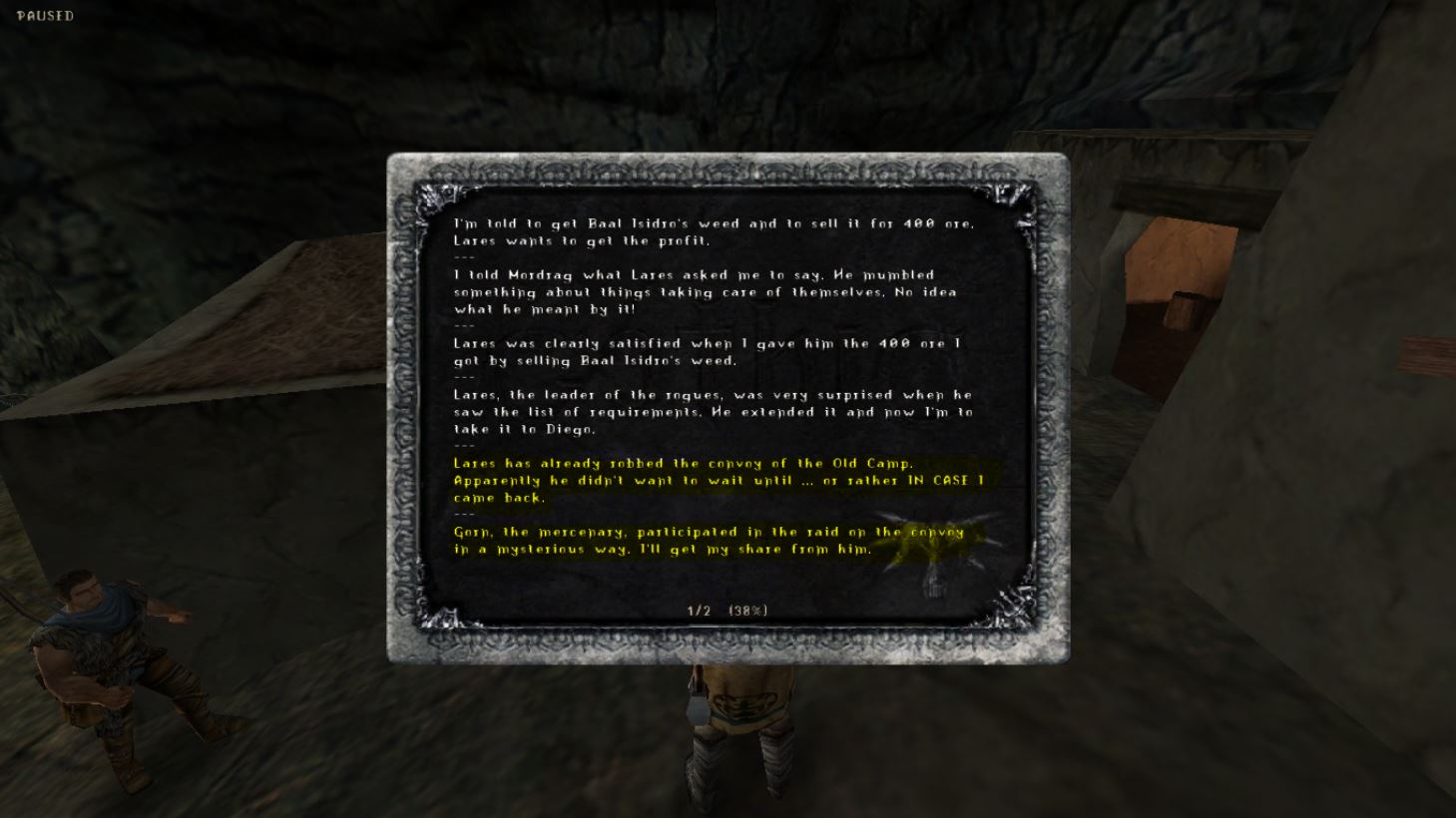Select the highlighted entry about Lares robbing the convoy

point(714,480)
